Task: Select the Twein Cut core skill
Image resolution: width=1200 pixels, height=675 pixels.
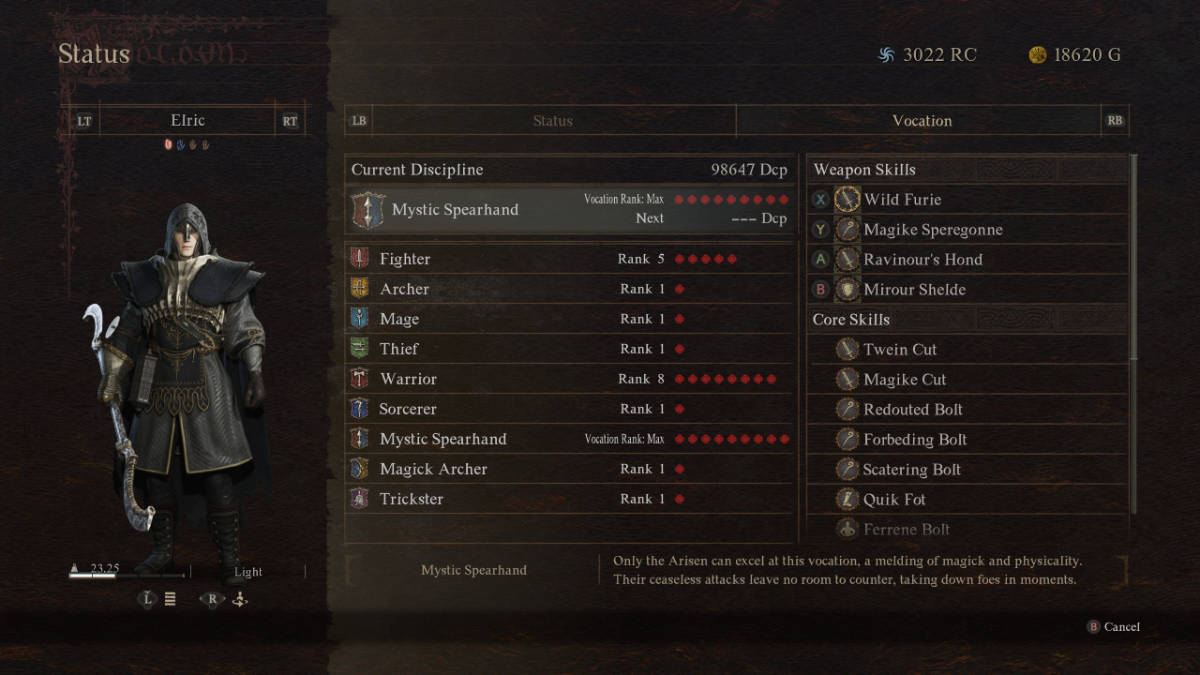Action: pyautogui.click(x=967, y=350)
